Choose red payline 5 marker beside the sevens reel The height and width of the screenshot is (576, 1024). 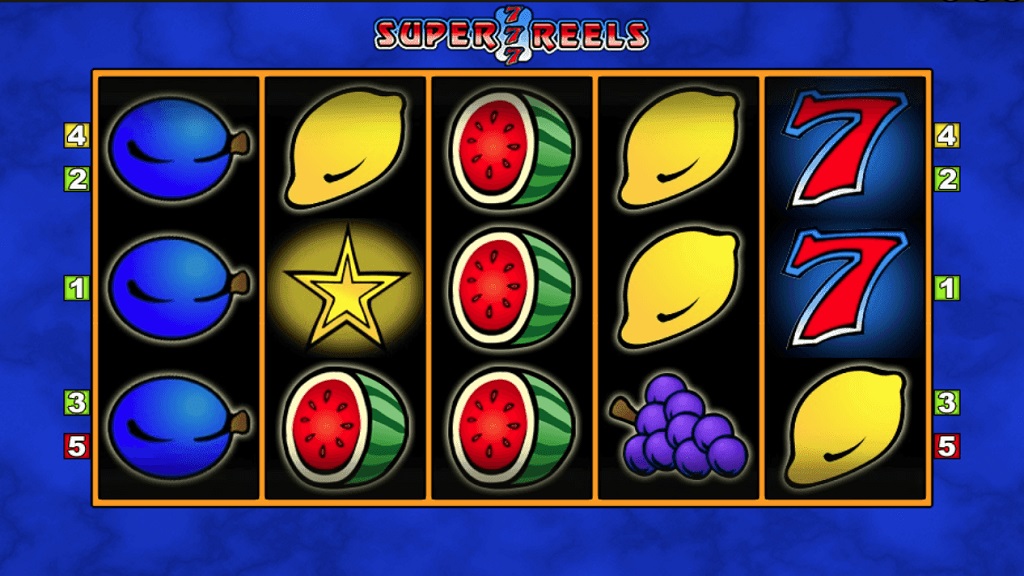click(946, 445)
